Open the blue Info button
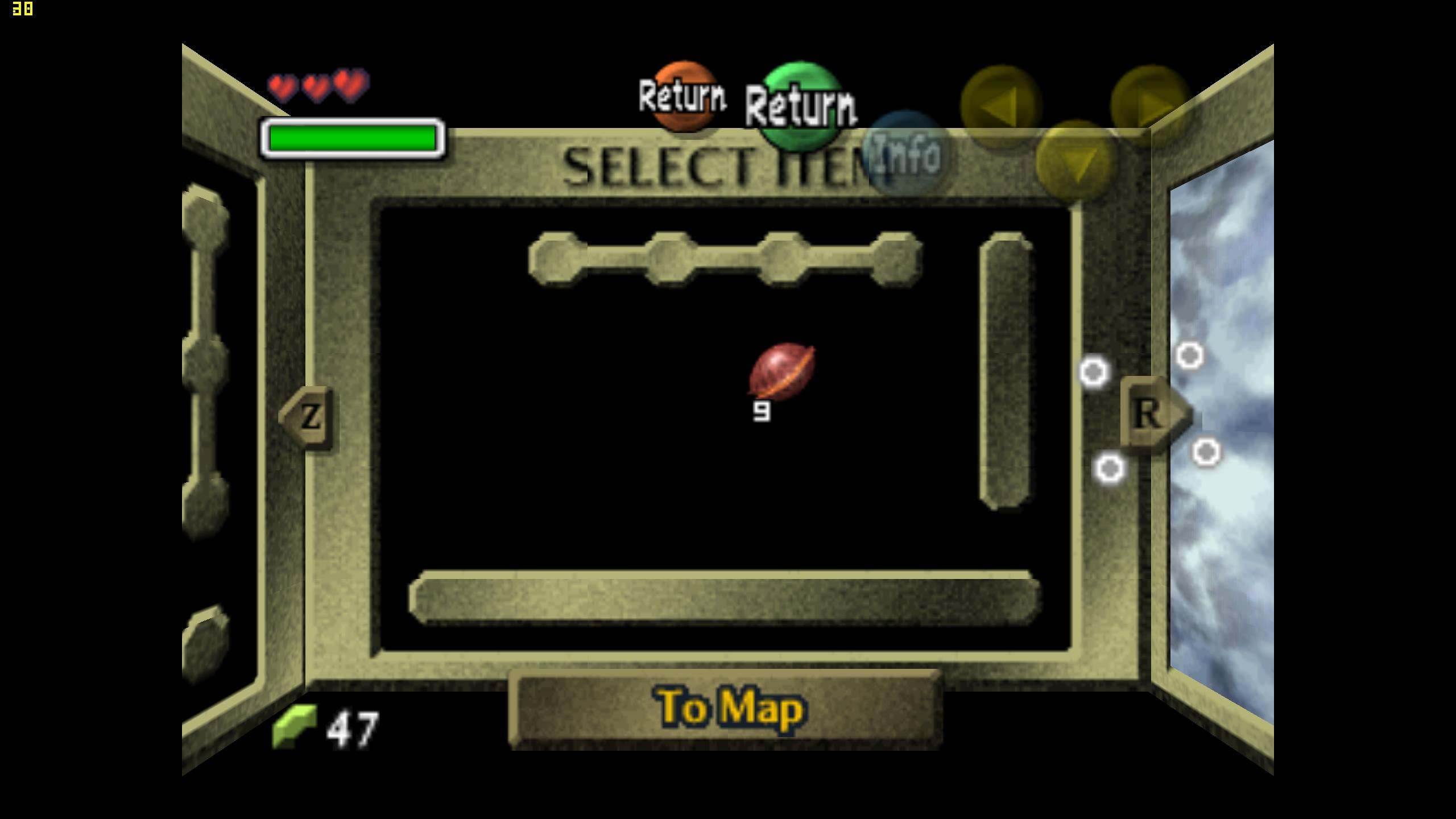The width and height of the screenshot is (1456, 819). pos(904,154)
